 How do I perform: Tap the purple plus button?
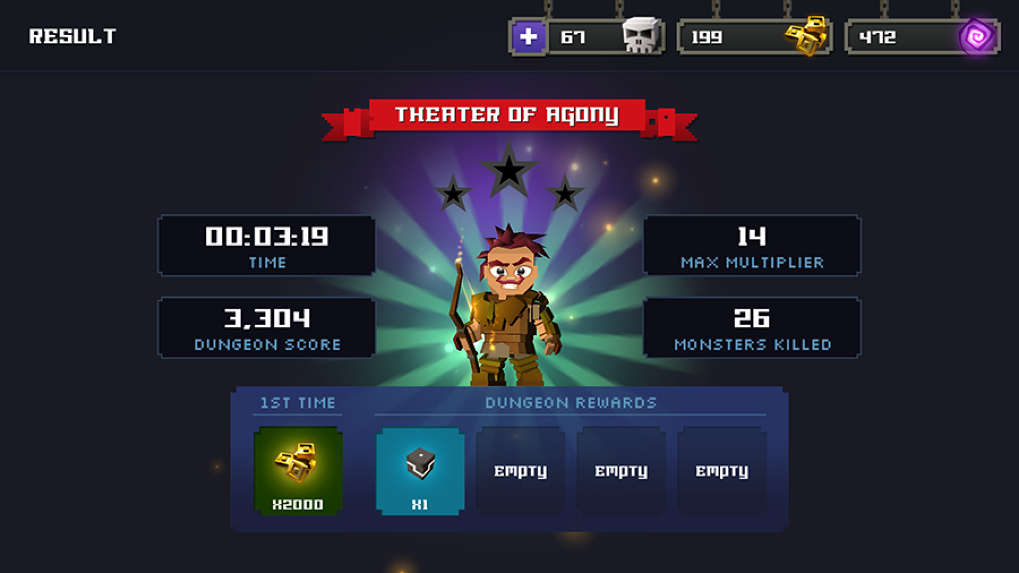528,38
